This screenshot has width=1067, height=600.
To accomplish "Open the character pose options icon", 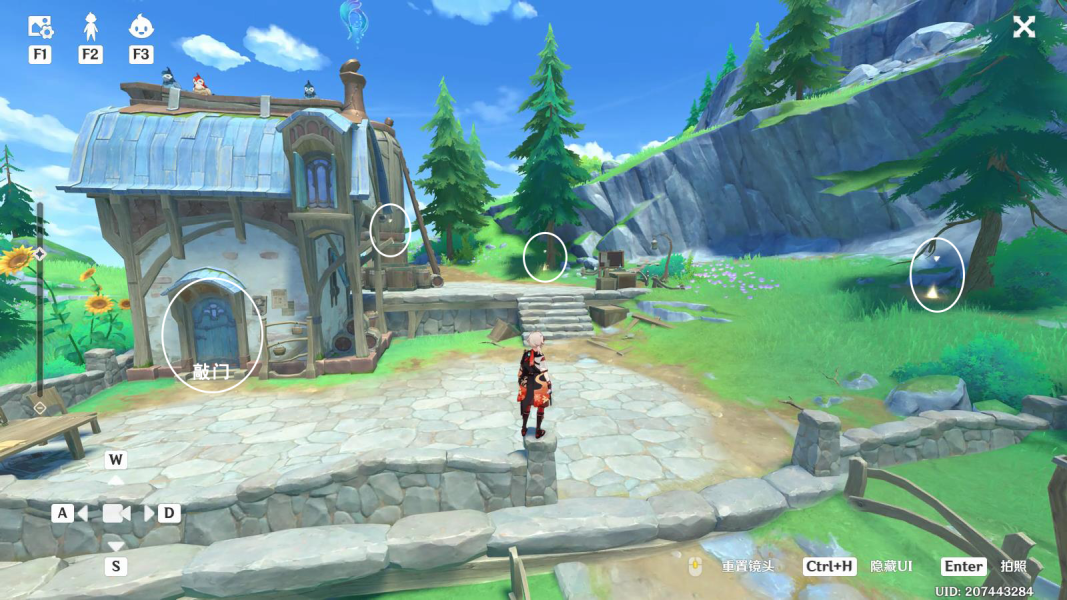I will (90, 27).
